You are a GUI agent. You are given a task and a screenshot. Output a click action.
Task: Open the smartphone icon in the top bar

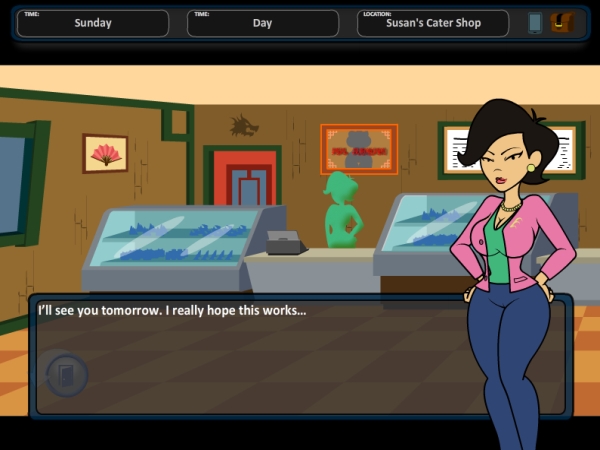[535, 22]
